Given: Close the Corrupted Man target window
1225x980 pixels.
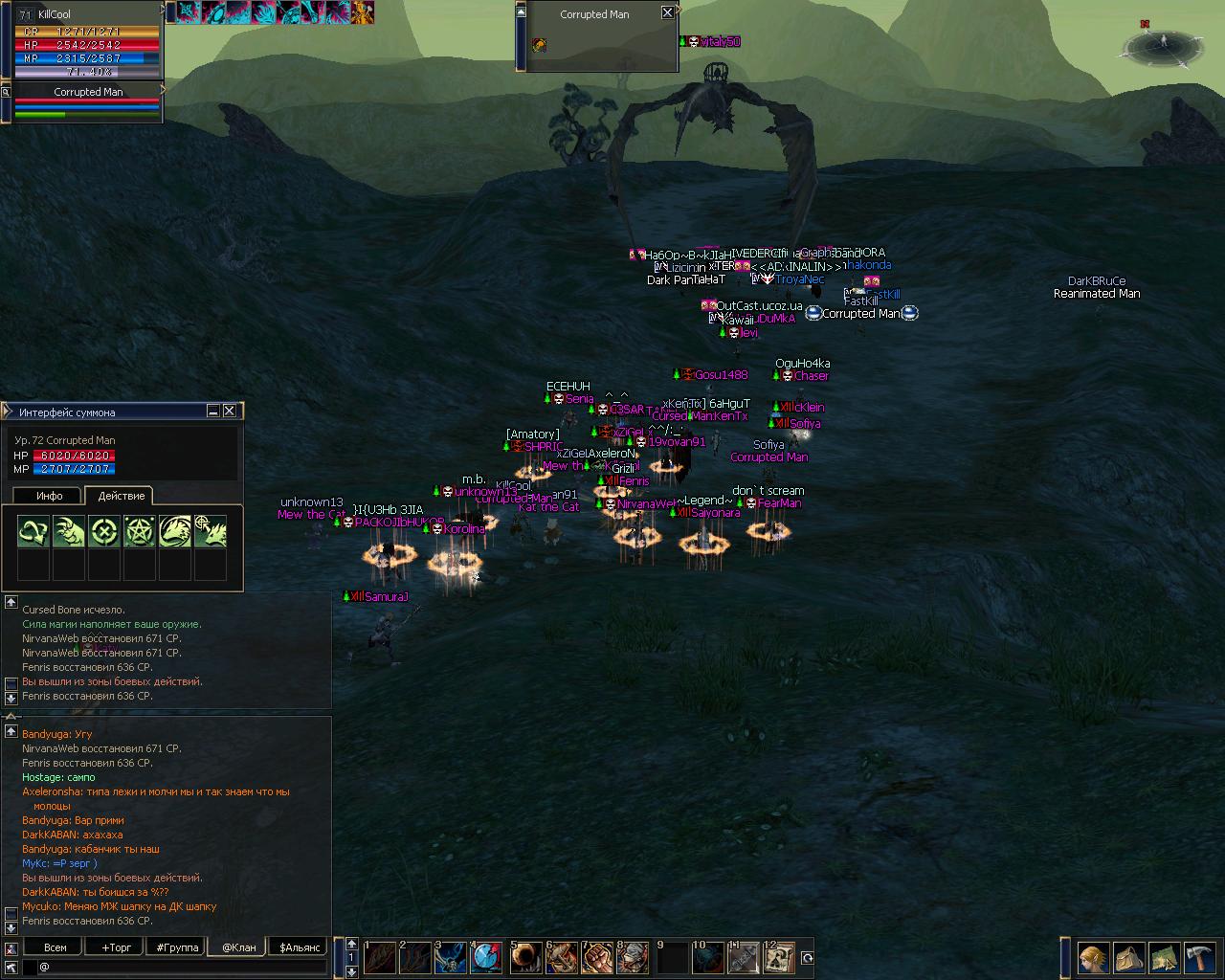Looking at the screenshot, I should tap(667, 12).
